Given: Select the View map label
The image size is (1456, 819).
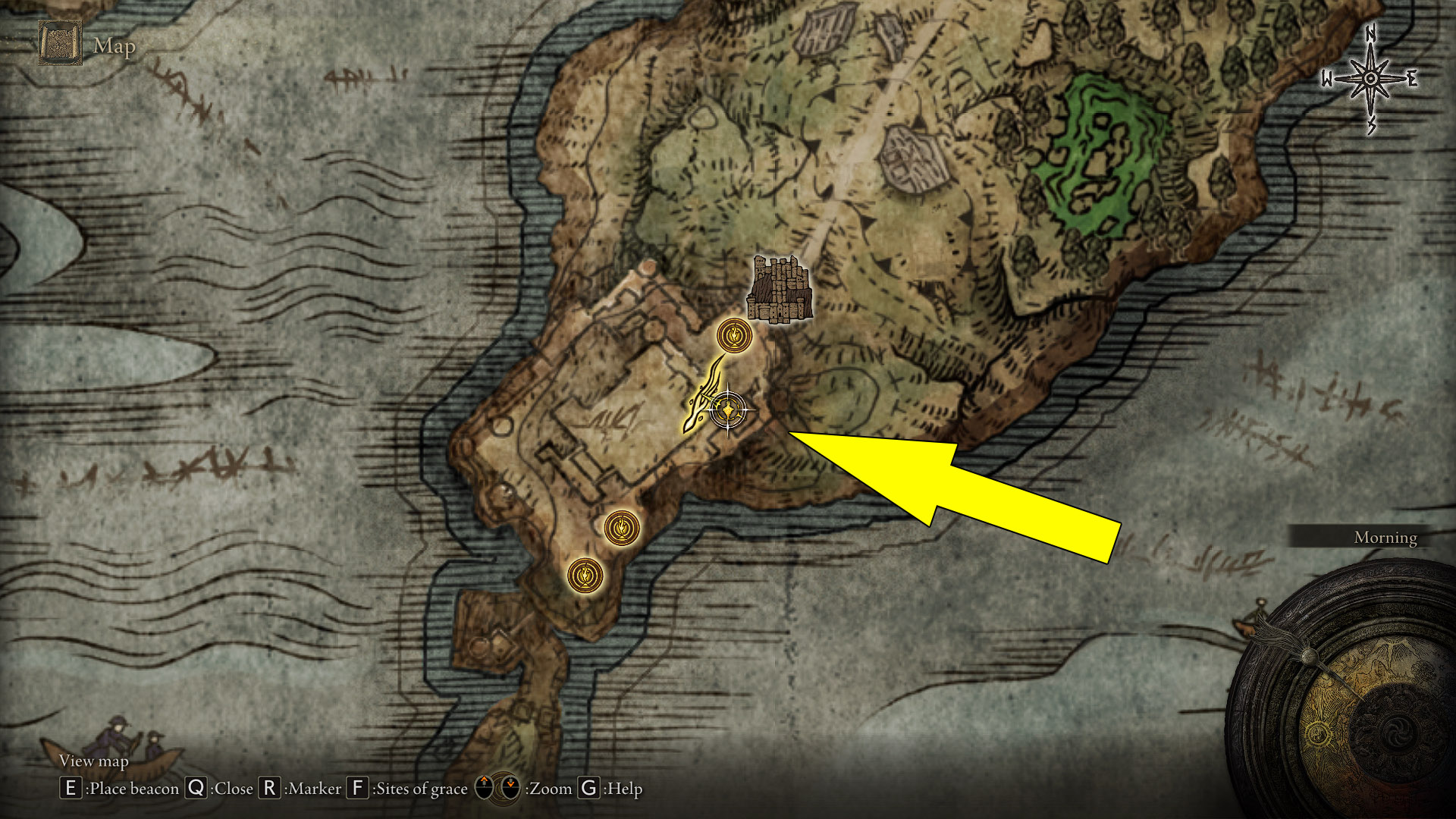Looking at the screenshot, I should 94,761.
